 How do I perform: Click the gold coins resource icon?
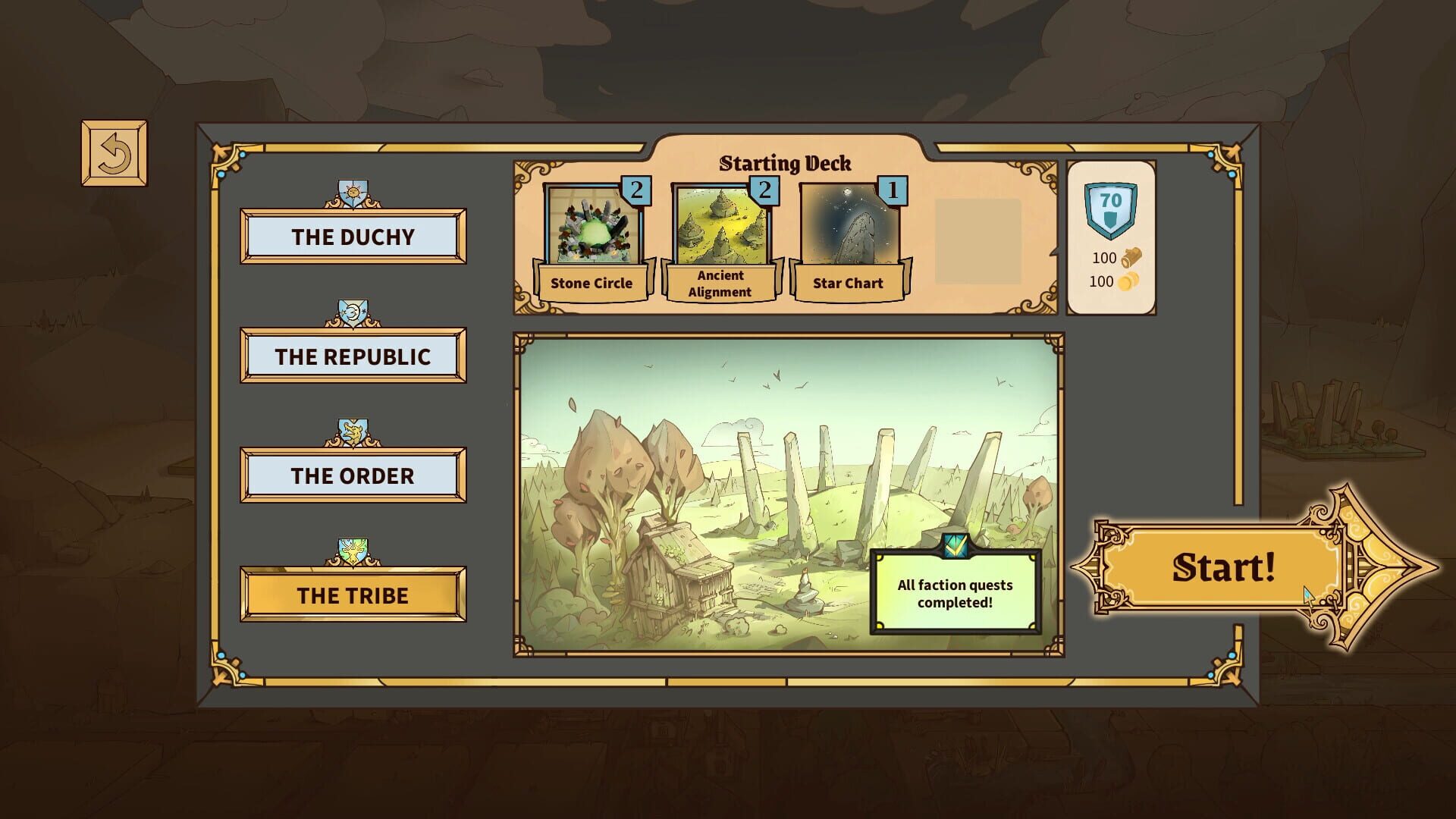(x=1128, y=282)
